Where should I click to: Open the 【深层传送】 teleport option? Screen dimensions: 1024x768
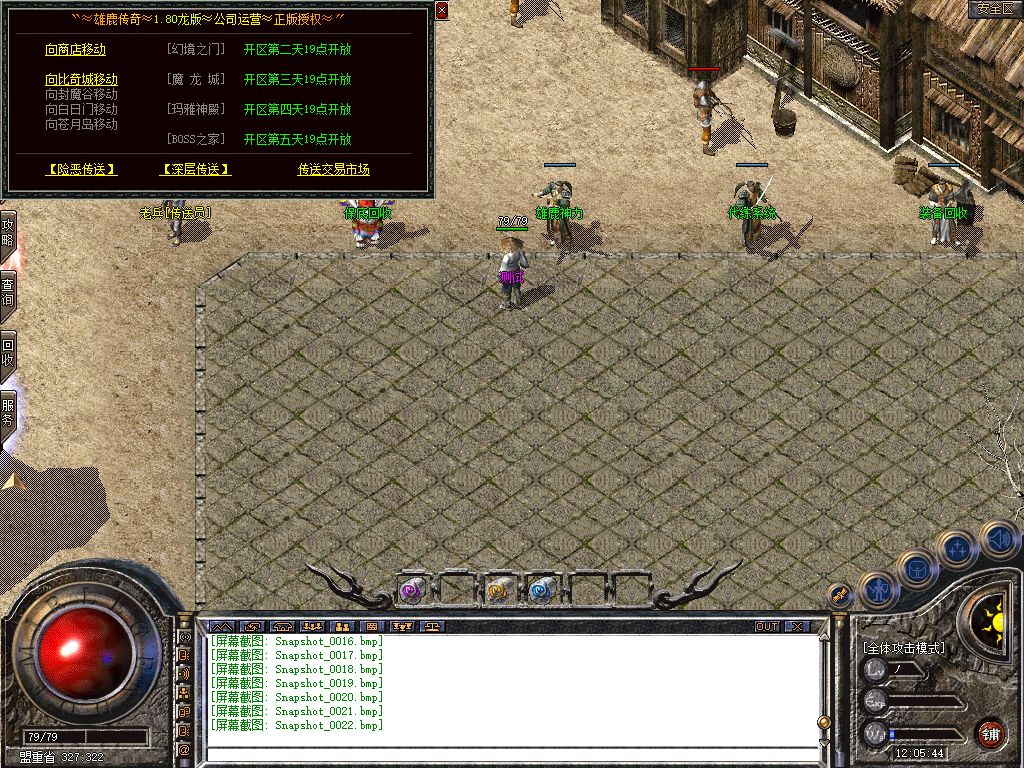(x=196, y=170)
